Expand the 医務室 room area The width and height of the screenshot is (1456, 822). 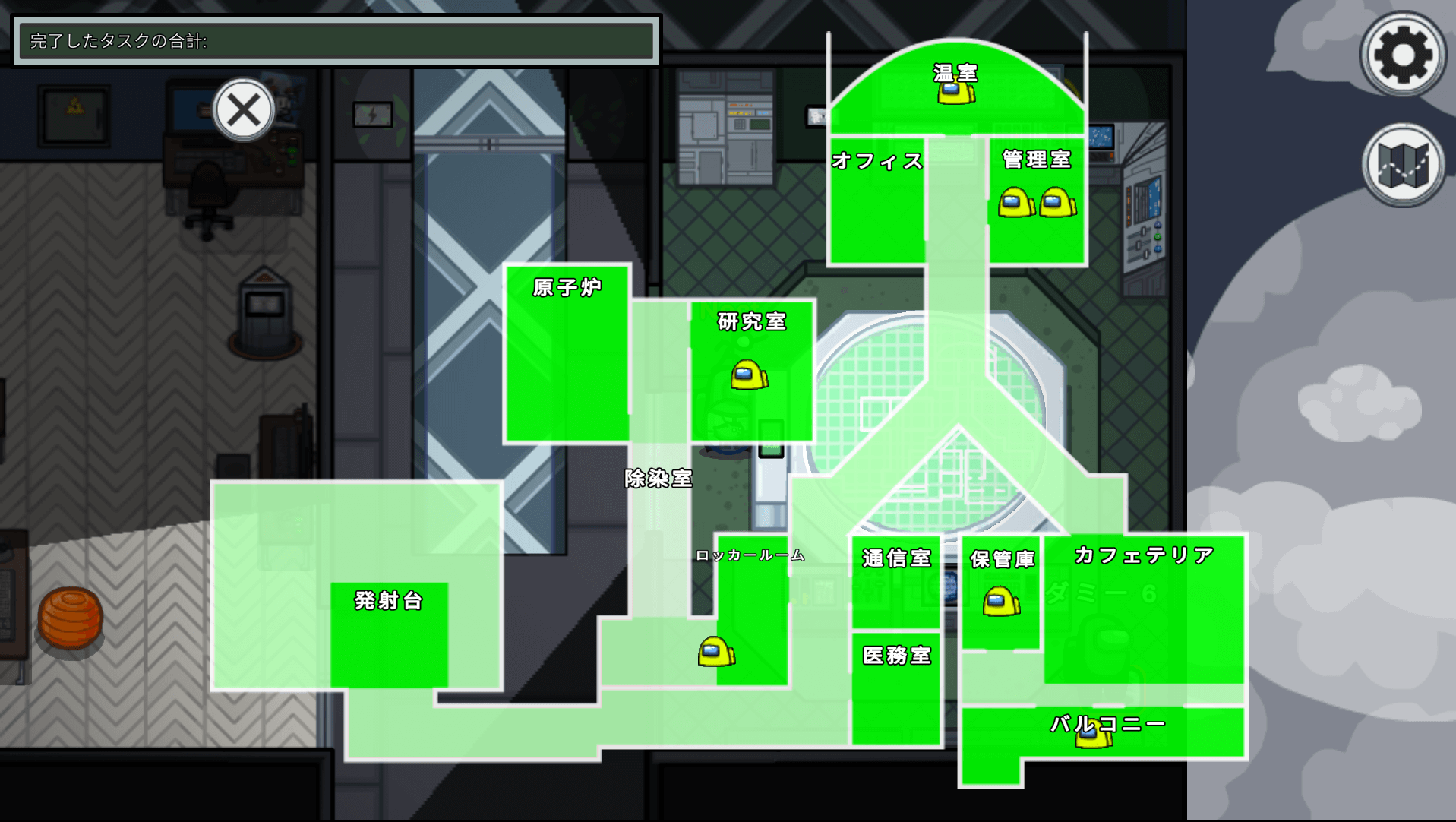(896, 654)
